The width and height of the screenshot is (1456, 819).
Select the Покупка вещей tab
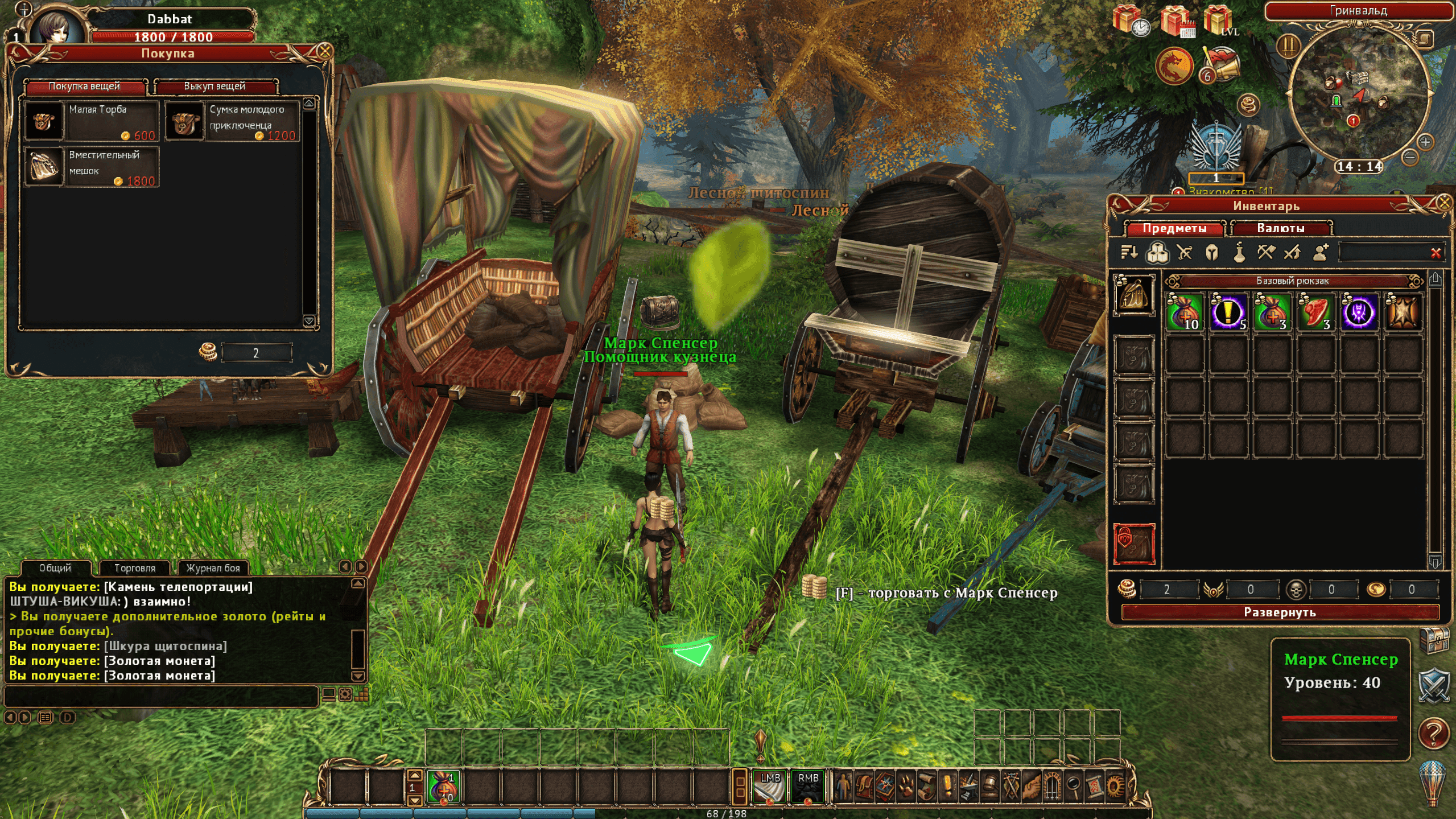click(x=85, y=87)
